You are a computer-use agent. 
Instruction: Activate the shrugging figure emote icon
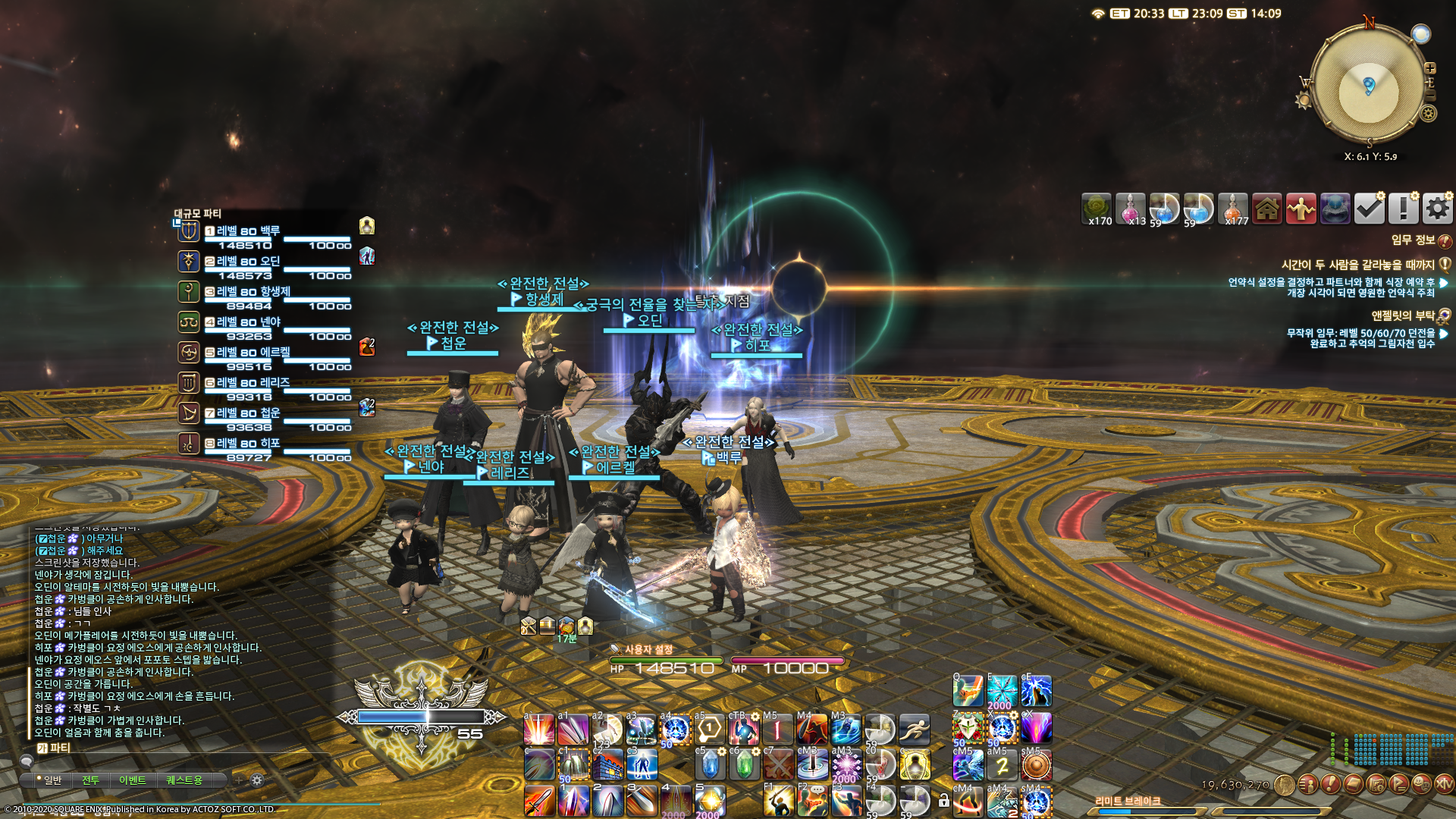[1301, 209]
